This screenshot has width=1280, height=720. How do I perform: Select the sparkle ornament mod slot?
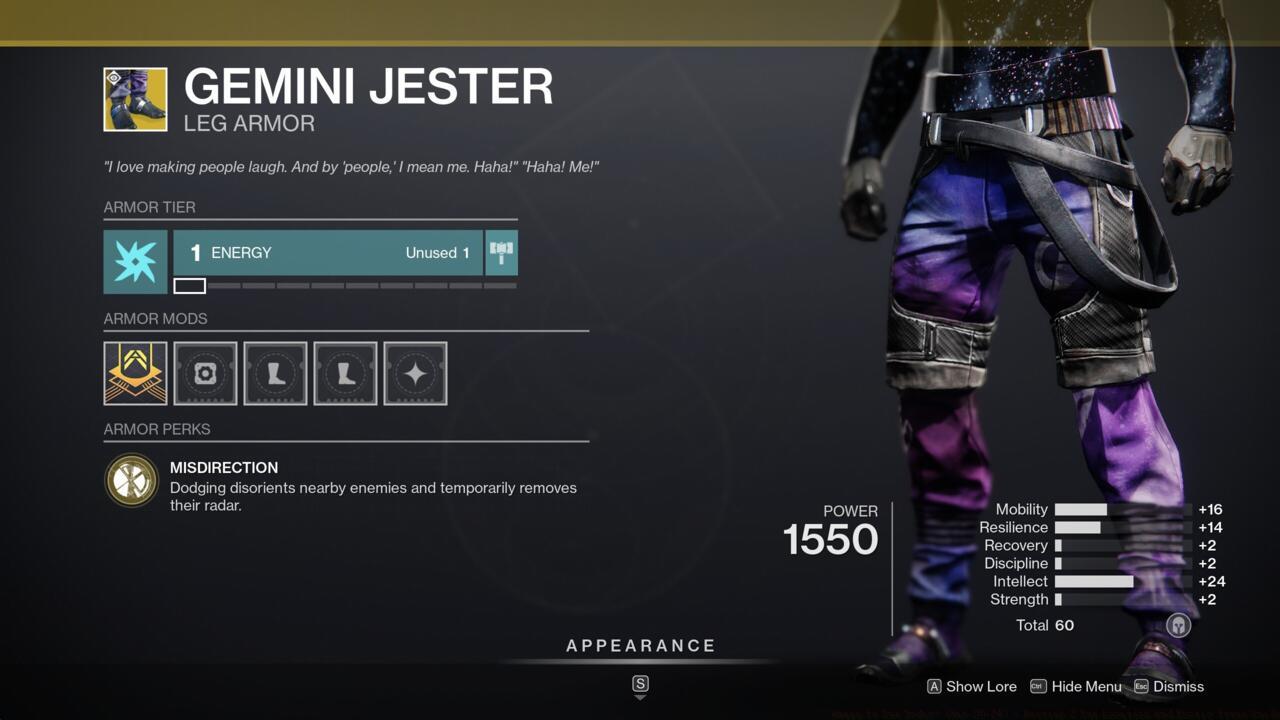415,373
